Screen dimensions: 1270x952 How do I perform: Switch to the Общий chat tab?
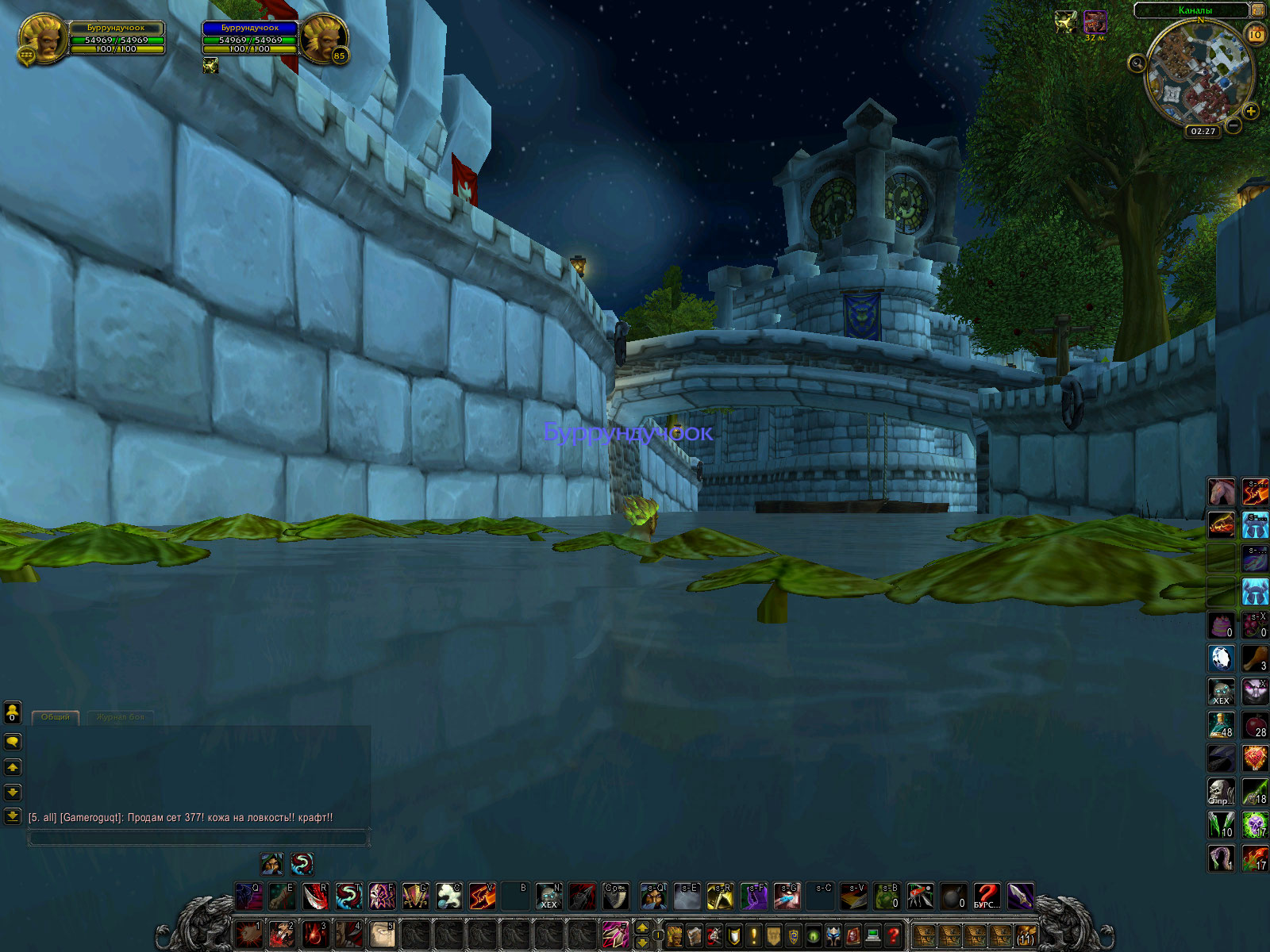56,717
